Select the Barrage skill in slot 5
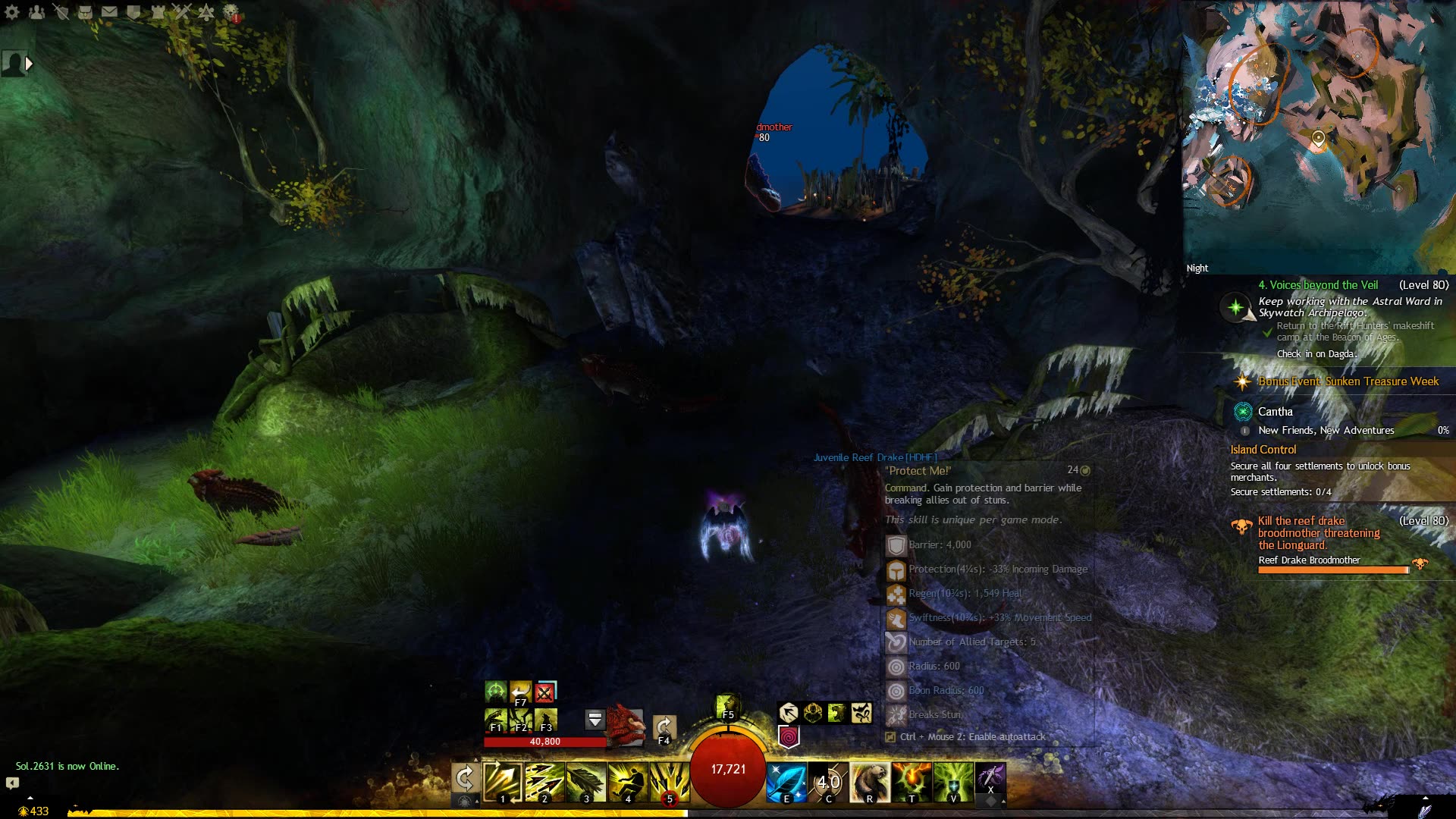Image resolution: width=1456 pixels, height=819 pixels. (670, 781)
